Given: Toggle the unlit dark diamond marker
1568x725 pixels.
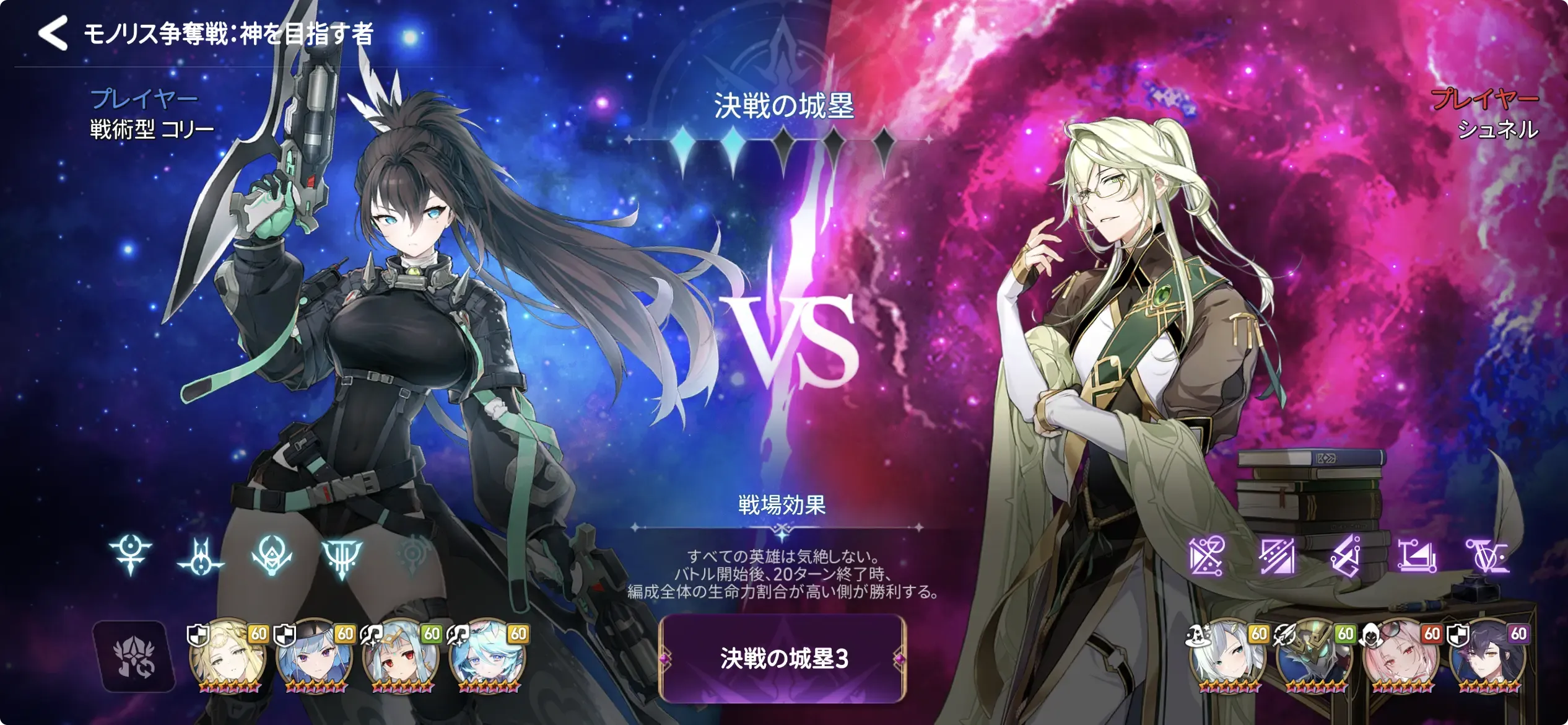Looking at the screenshot, I should [x=785, y=143].
